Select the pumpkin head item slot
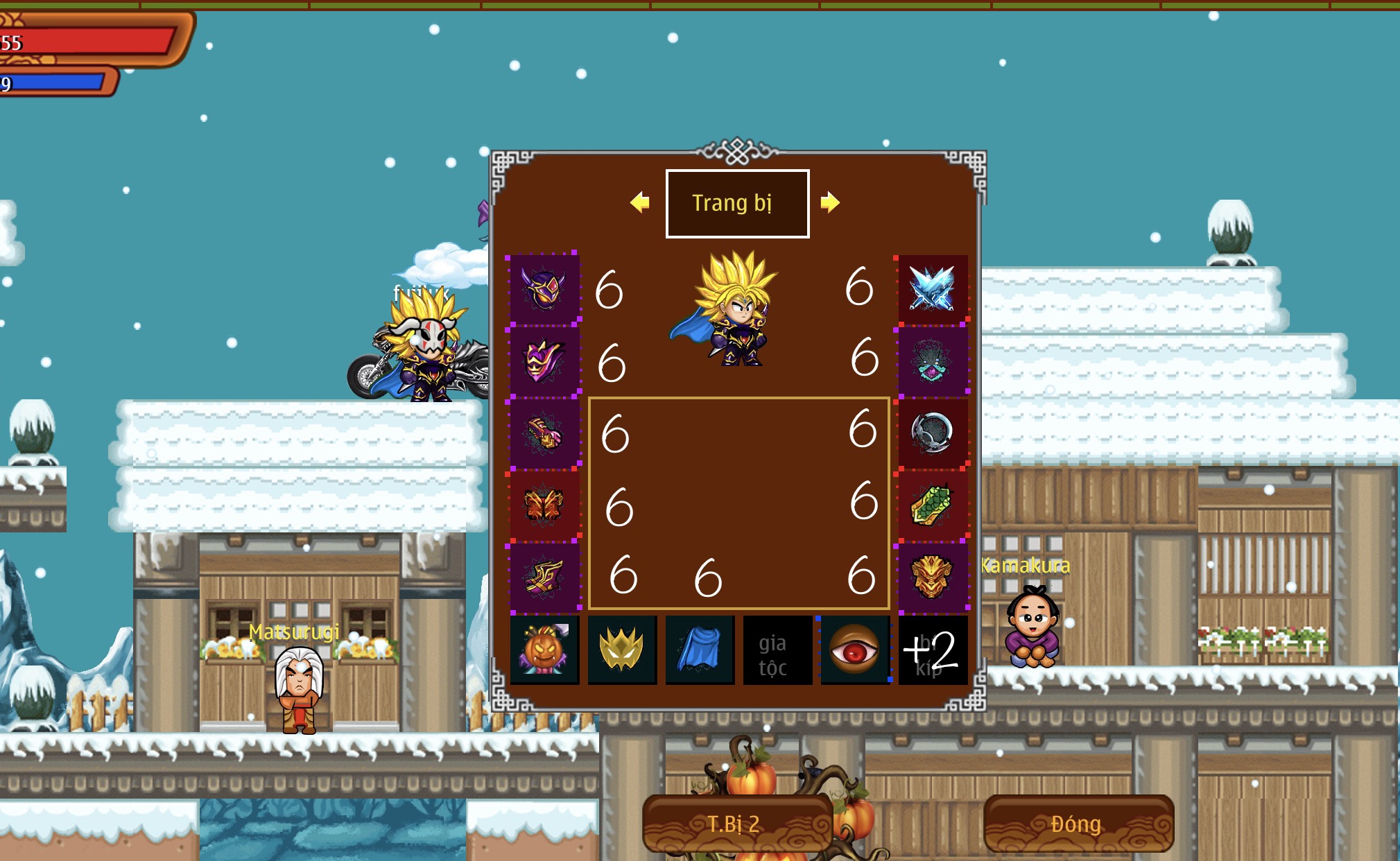 click(x=544, y=650)
